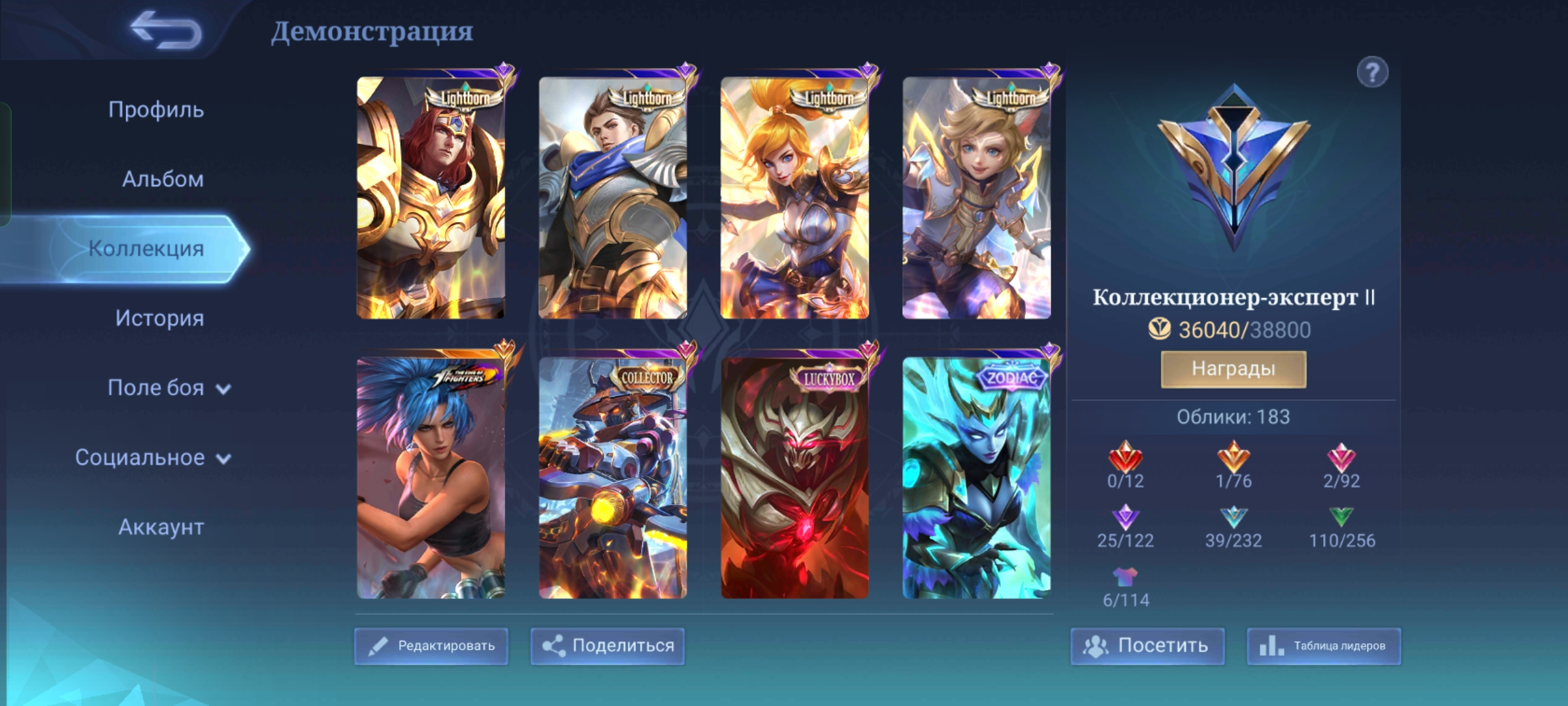Claim rewards with the Награды button
The height and width of the screenshot is (706, 1568).
pos(1233,369)
